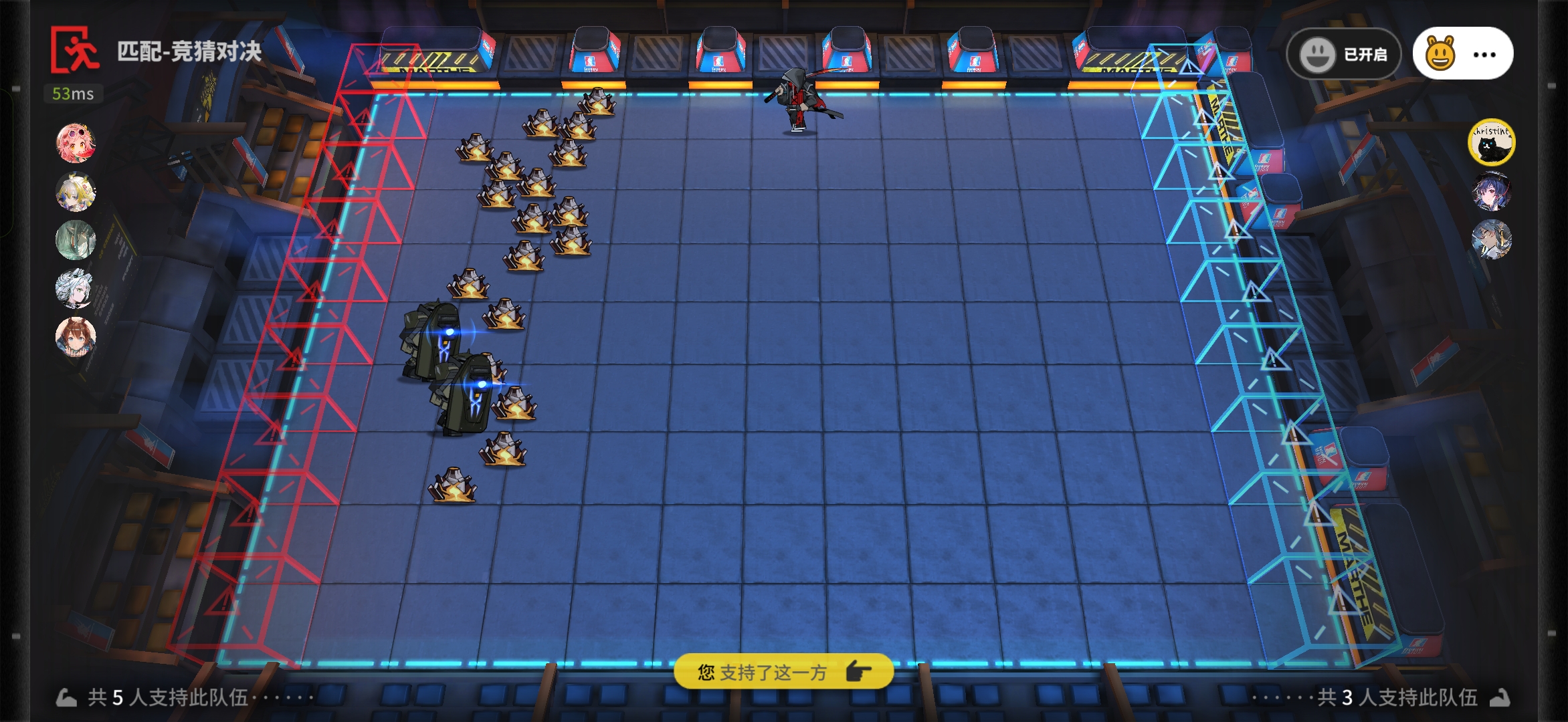This screenshot has height=722, width=1568.
Task: Open the green-haired player avatar
Action: click(x=76, y=240)
